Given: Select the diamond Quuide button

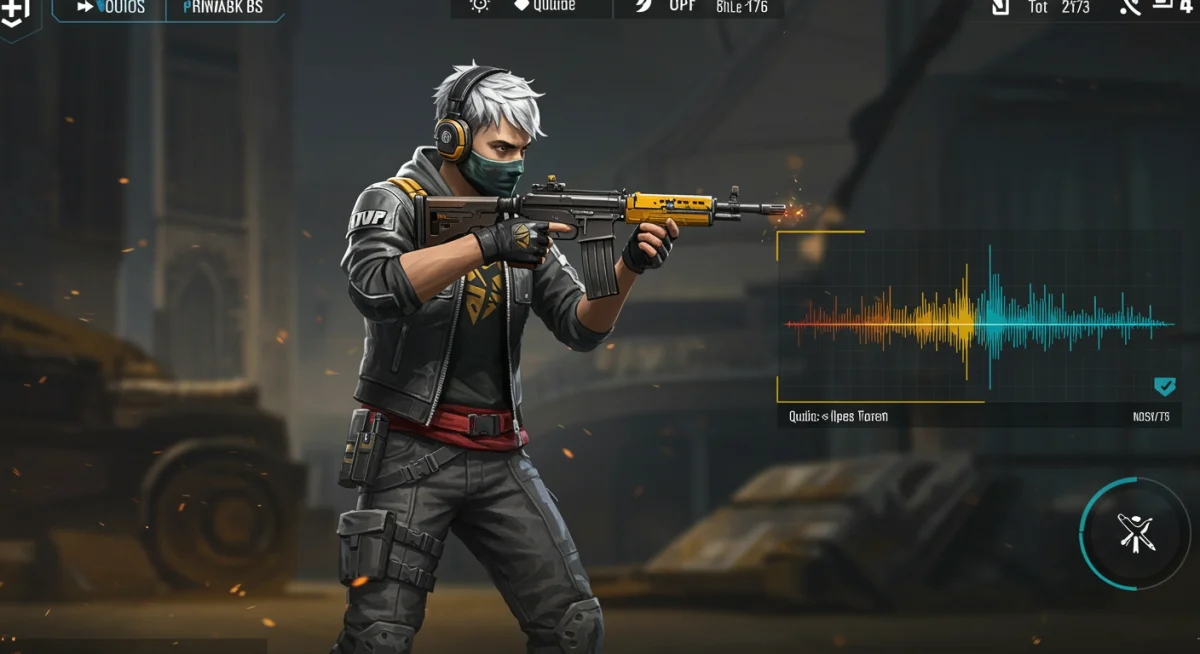Looking at the screenshot, I should tap(545, 6).
